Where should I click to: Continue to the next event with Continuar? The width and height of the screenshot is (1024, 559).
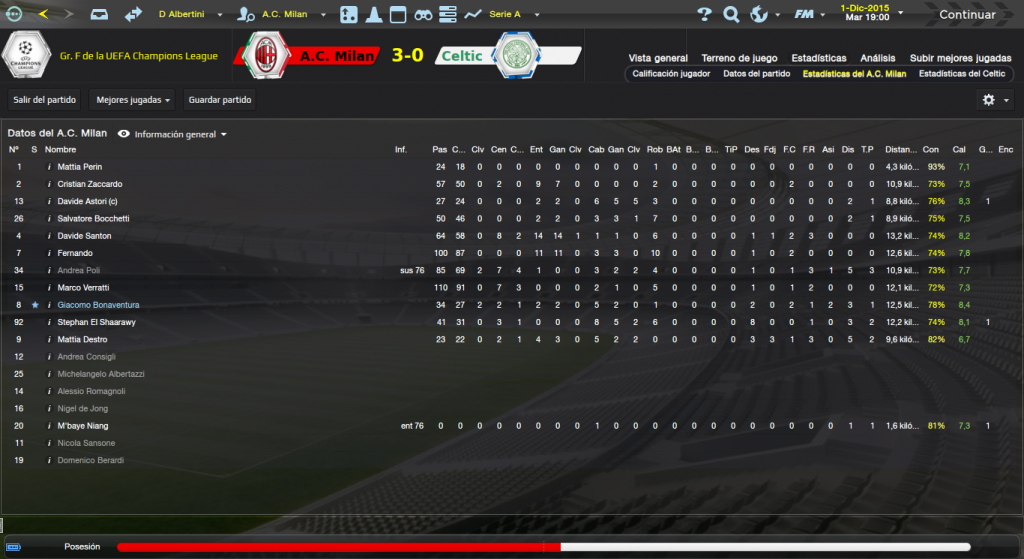pos(966,15)
